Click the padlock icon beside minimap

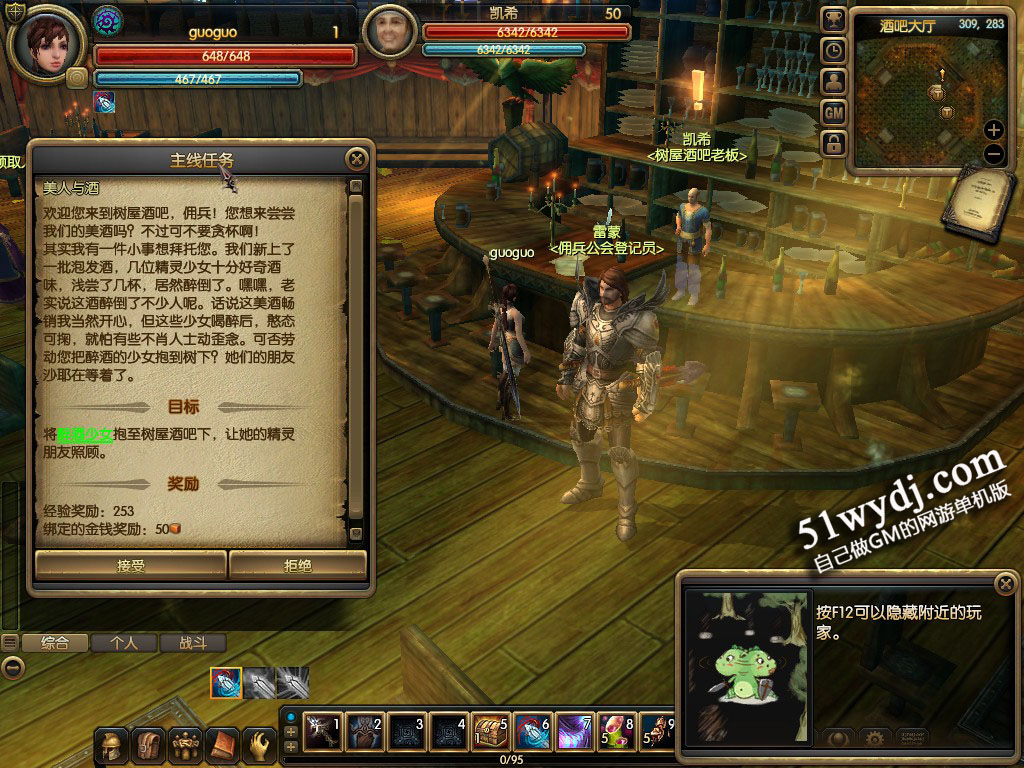833,144
